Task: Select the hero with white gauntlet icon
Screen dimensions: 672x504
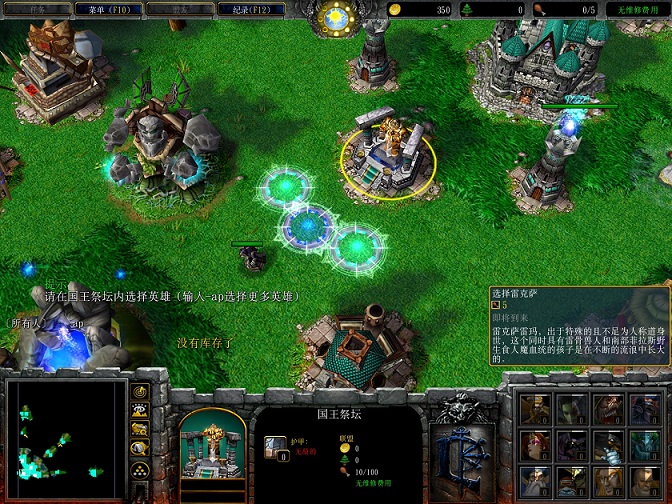Action: point(608,446)
